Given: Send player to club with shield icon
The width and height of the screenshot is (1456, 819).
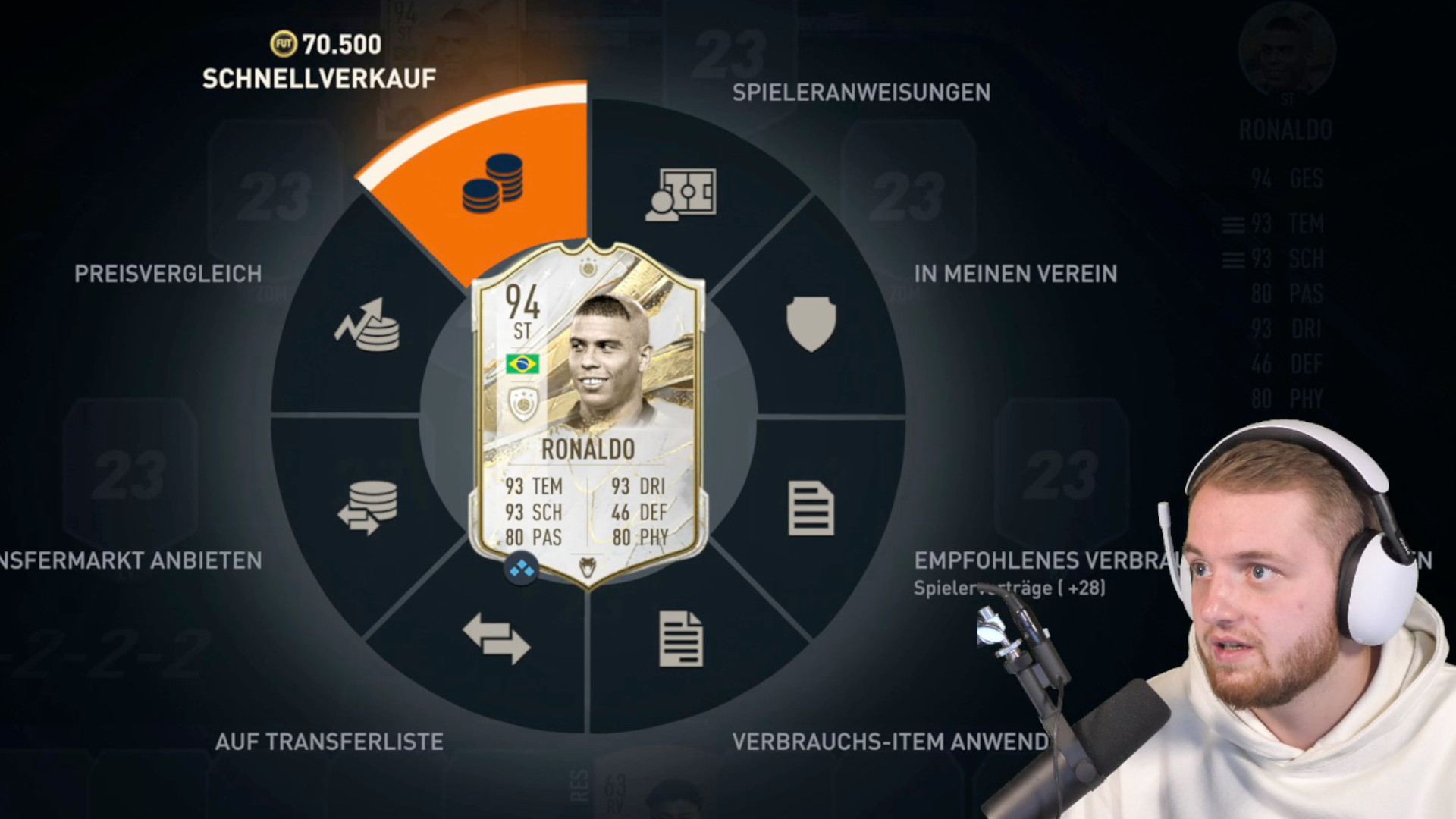Looking at the screenshot, I should 811,324.
